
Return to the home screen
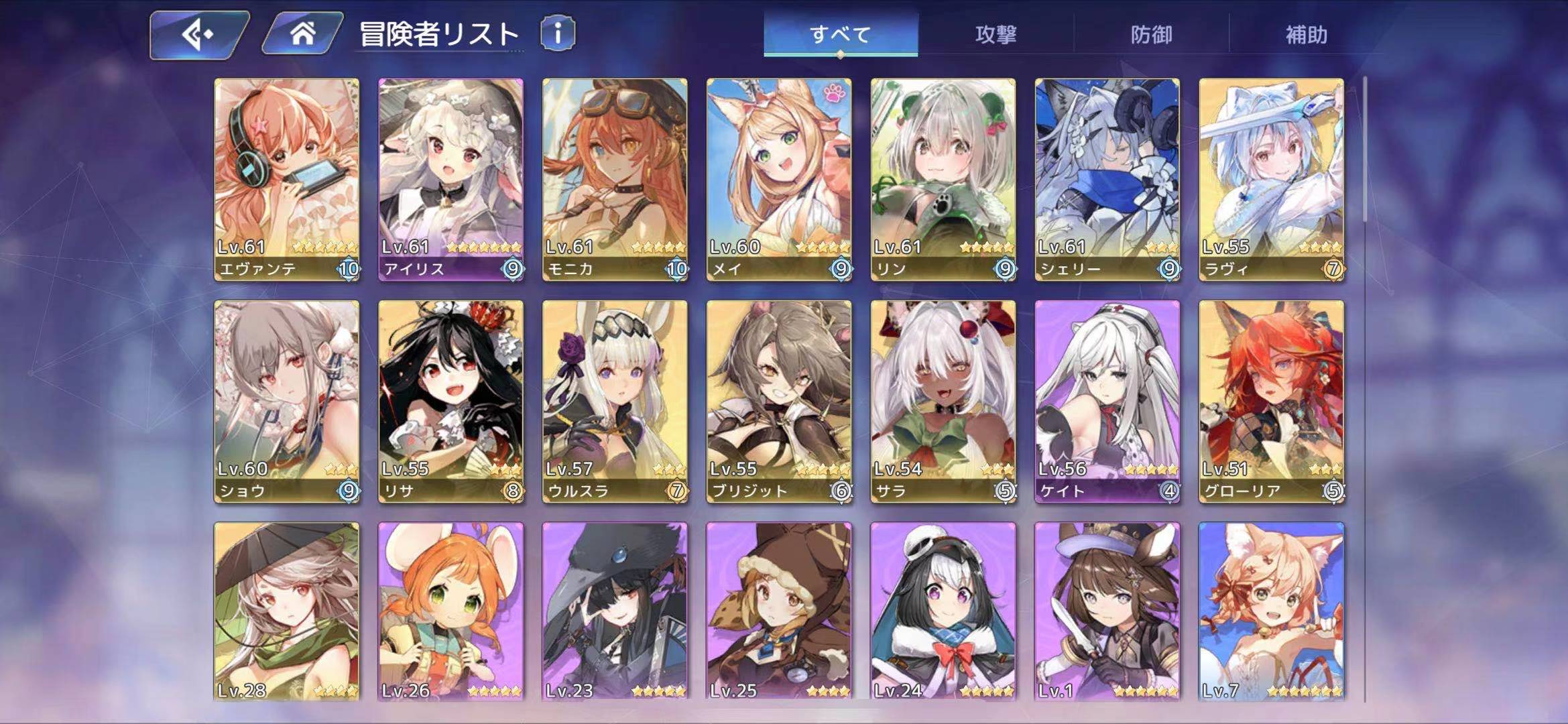coord(302,34)
